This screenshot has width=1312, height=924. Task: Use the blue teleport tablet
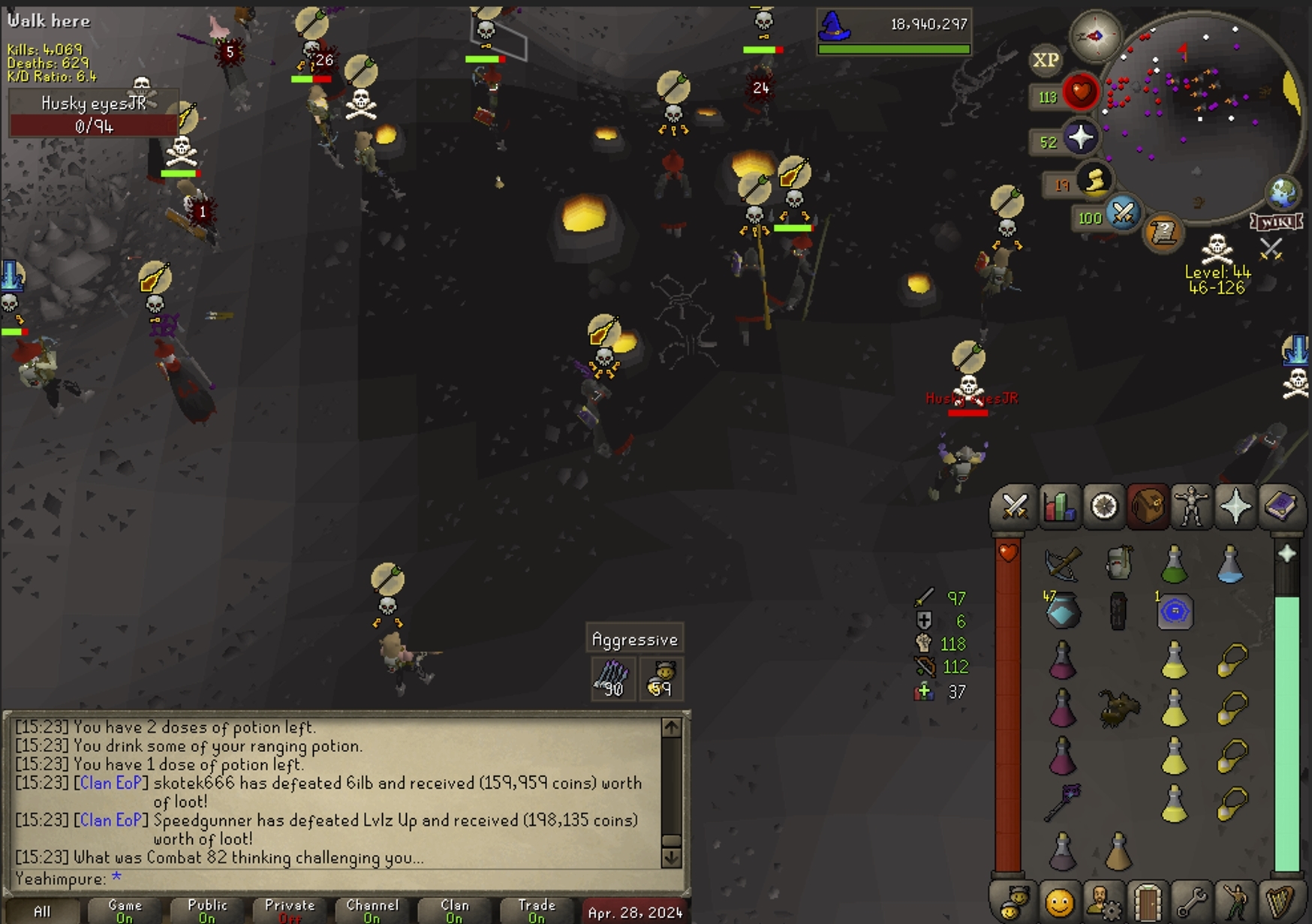(x=1175, y=612)
